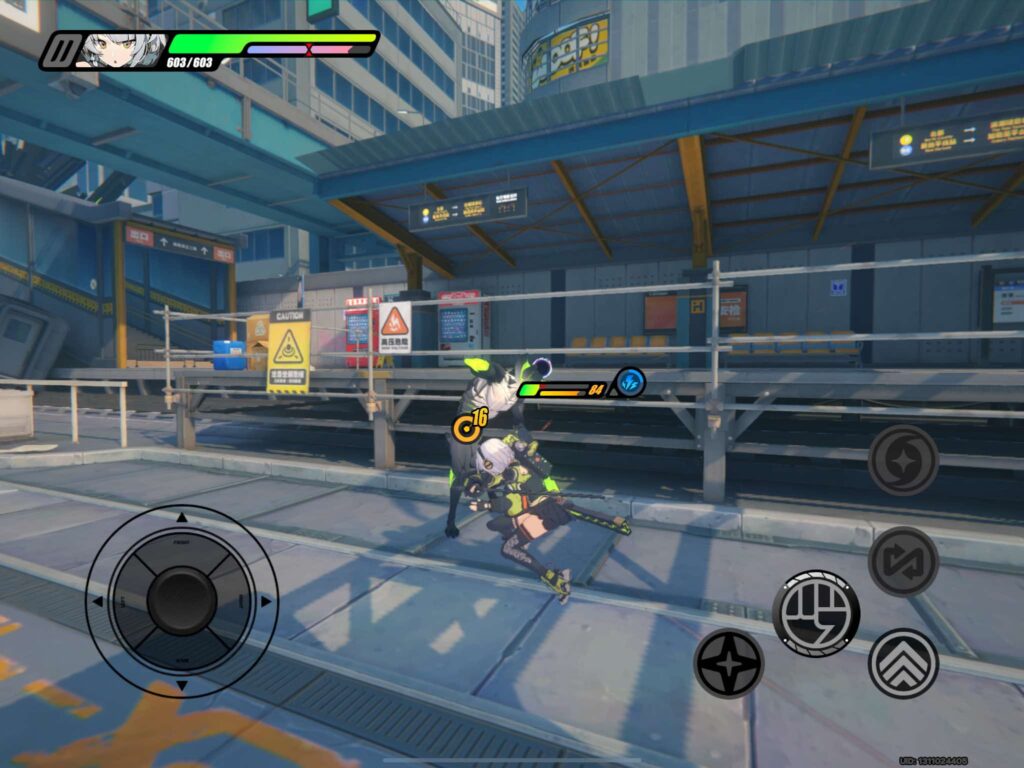This screenshot has height=768, width=1024.
Task: Tap the virtual joystick center knob
Action: (x=181, y=600)
